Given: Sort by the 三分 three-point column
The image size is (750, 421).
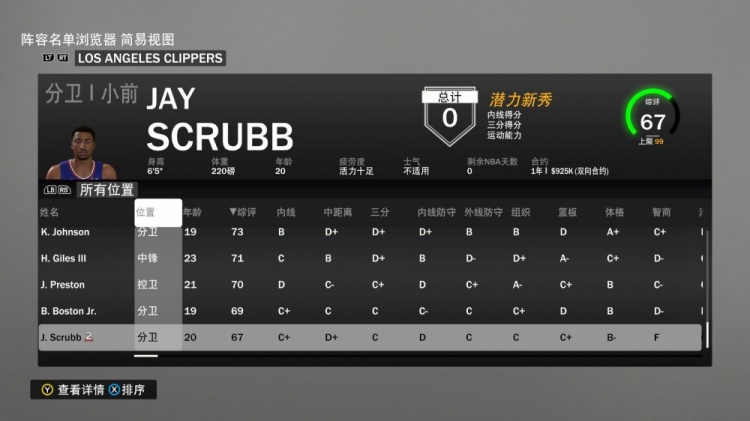Looking at the screenshot, I should (x=380, y=212).
